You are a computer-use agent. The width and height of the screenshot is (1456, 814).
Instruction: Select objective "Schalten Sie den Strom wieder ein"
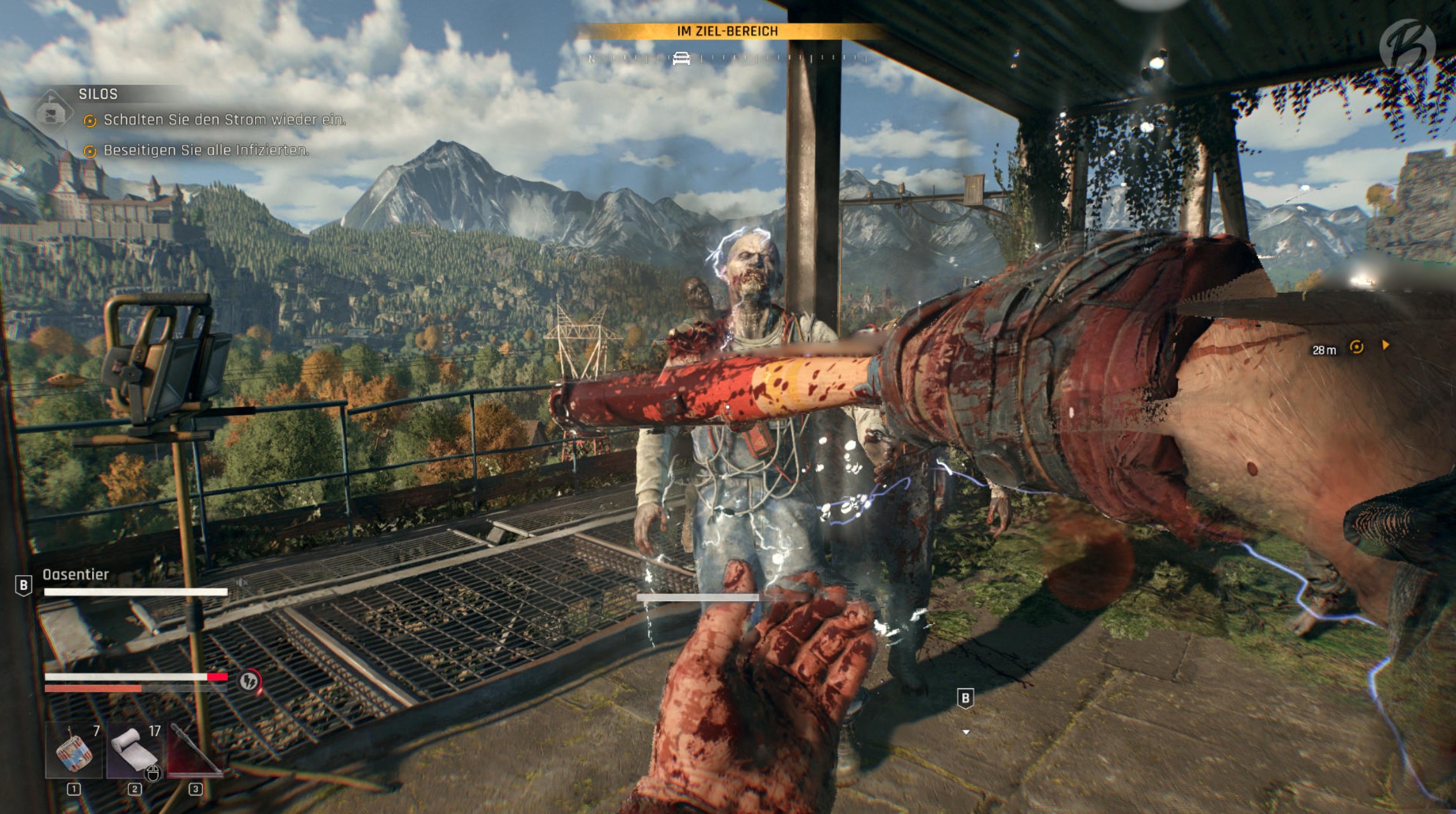224,119
